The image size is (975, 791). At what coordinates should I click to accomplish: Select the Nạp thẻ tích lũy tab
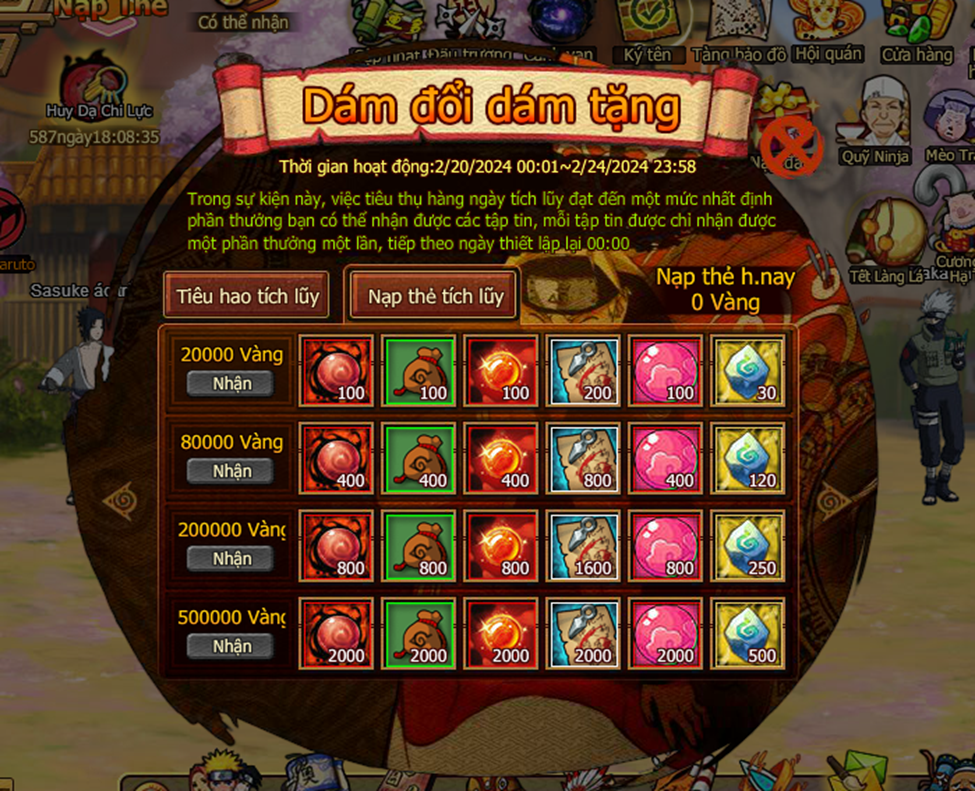pos(435,296)
